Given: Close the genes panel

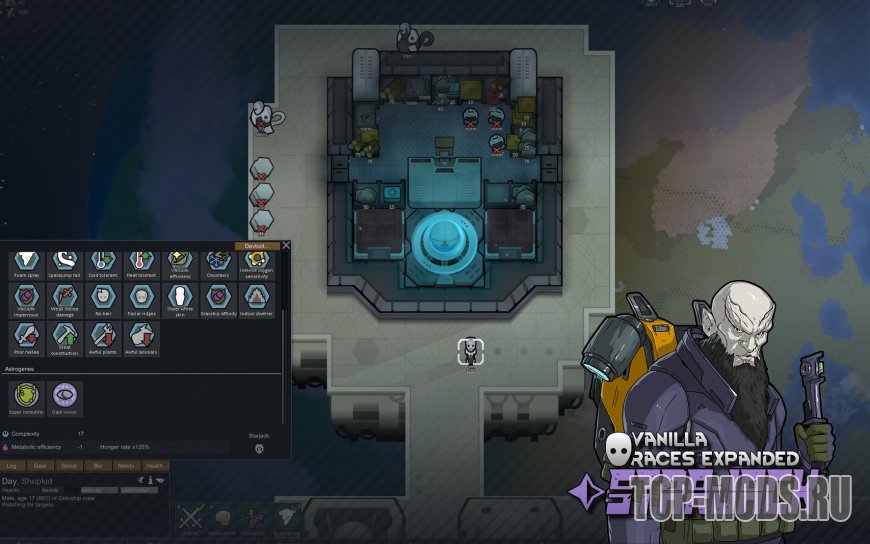Looking at the screenshot, I should tap(286, 245).
